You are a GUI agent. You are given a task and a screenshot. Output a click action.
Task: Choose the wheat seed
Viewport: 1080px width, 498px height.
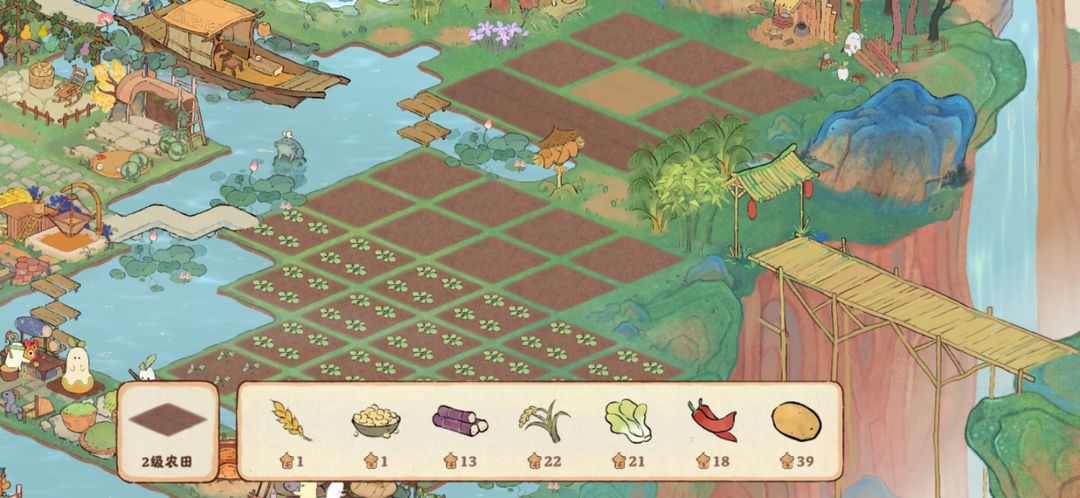coord(291,421)
